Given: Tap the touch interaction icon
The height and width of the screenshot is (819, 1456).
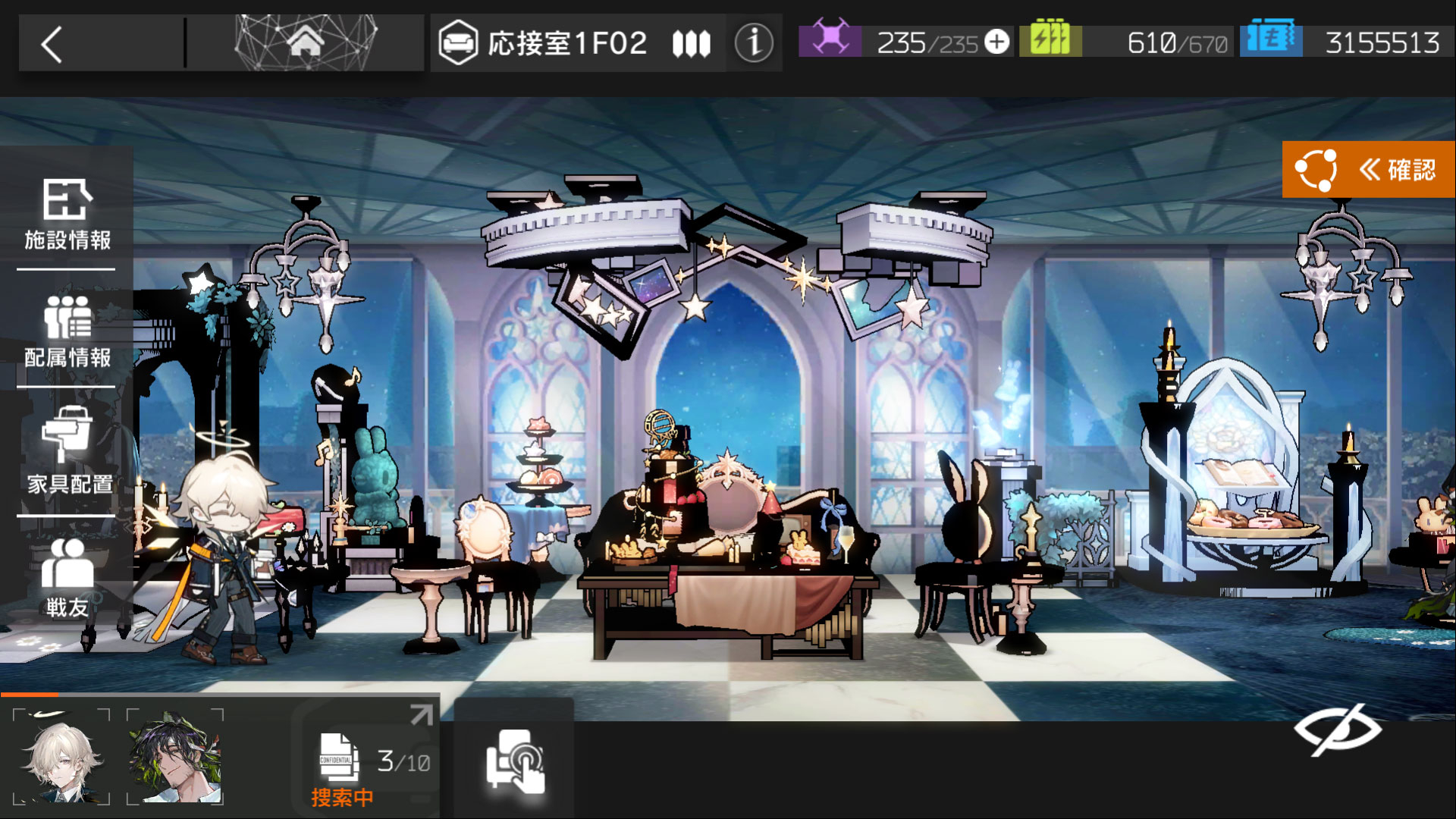Looking at the screenshot, I should pos(515,761).
